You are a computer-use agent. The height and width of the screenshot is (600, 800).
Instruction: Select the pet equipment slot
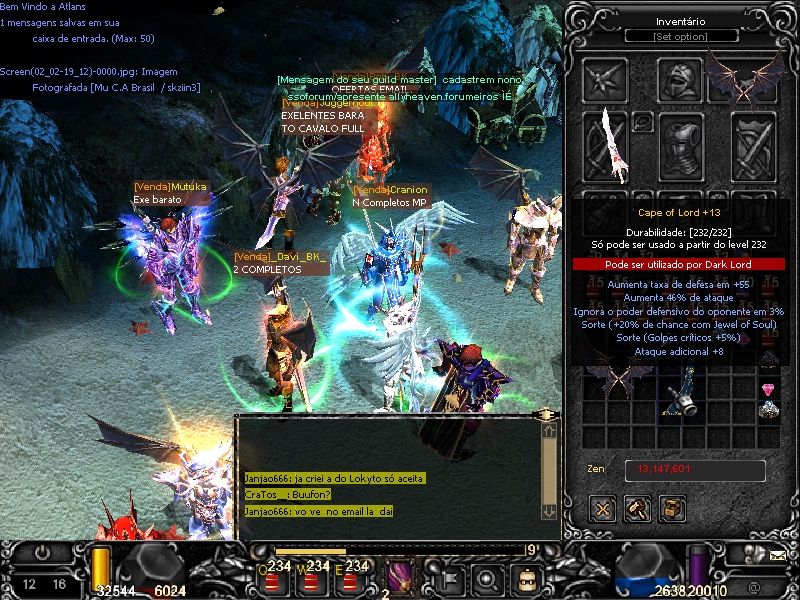point(605,80)
